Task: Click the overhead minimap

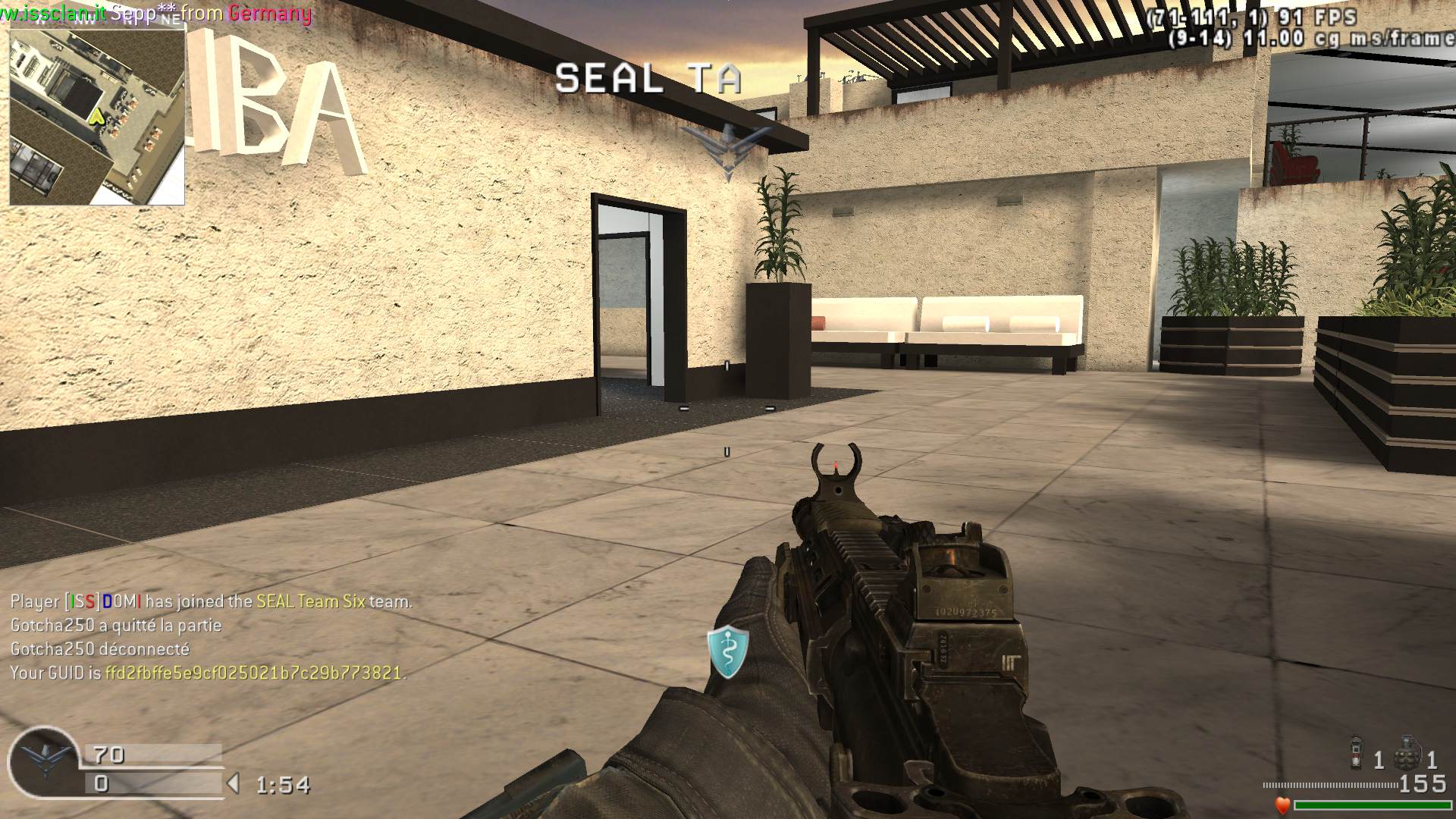Action: (97, 118)
